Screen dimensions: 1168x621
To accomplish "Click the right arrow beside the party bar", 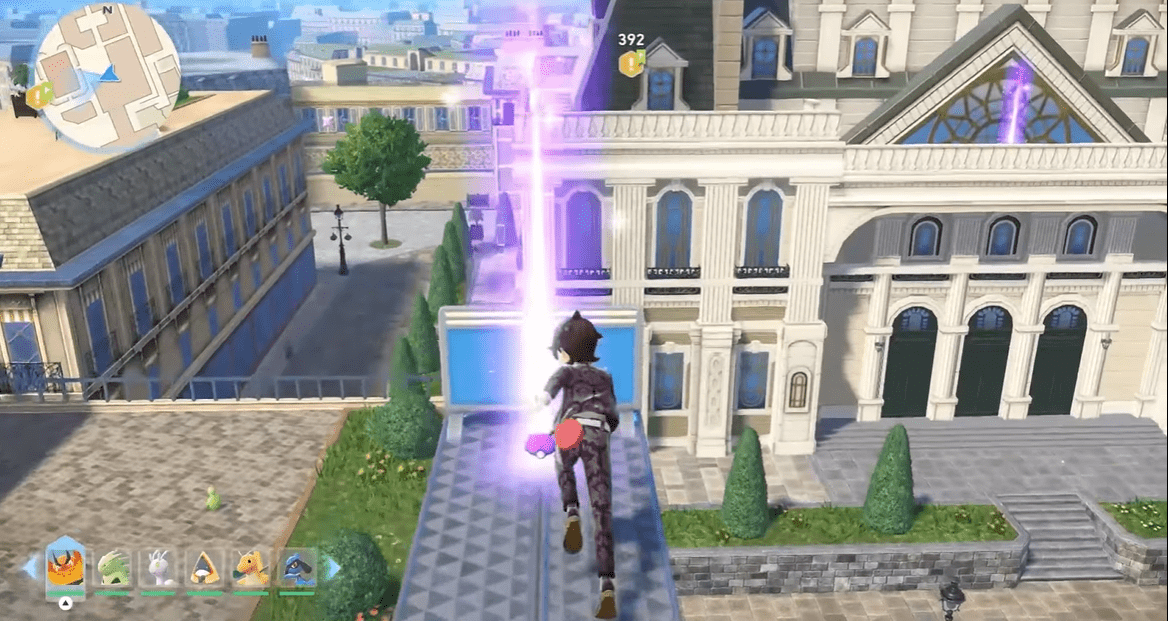I will pyautogui.click(x=333, y=568).
